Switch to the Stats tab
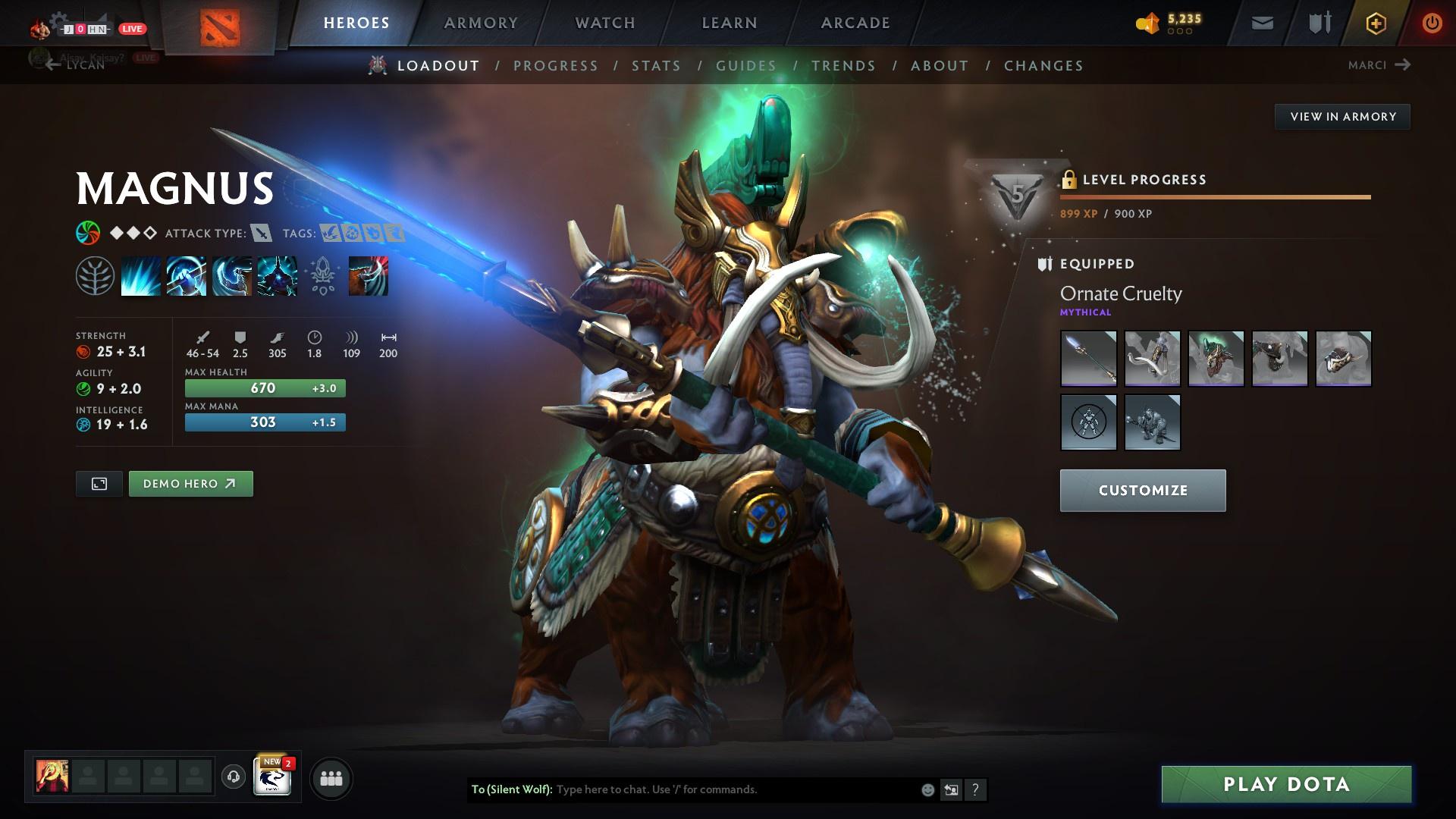Image resolution: width=1456 pixels, height=819 pixels. [x=657, y=66]
